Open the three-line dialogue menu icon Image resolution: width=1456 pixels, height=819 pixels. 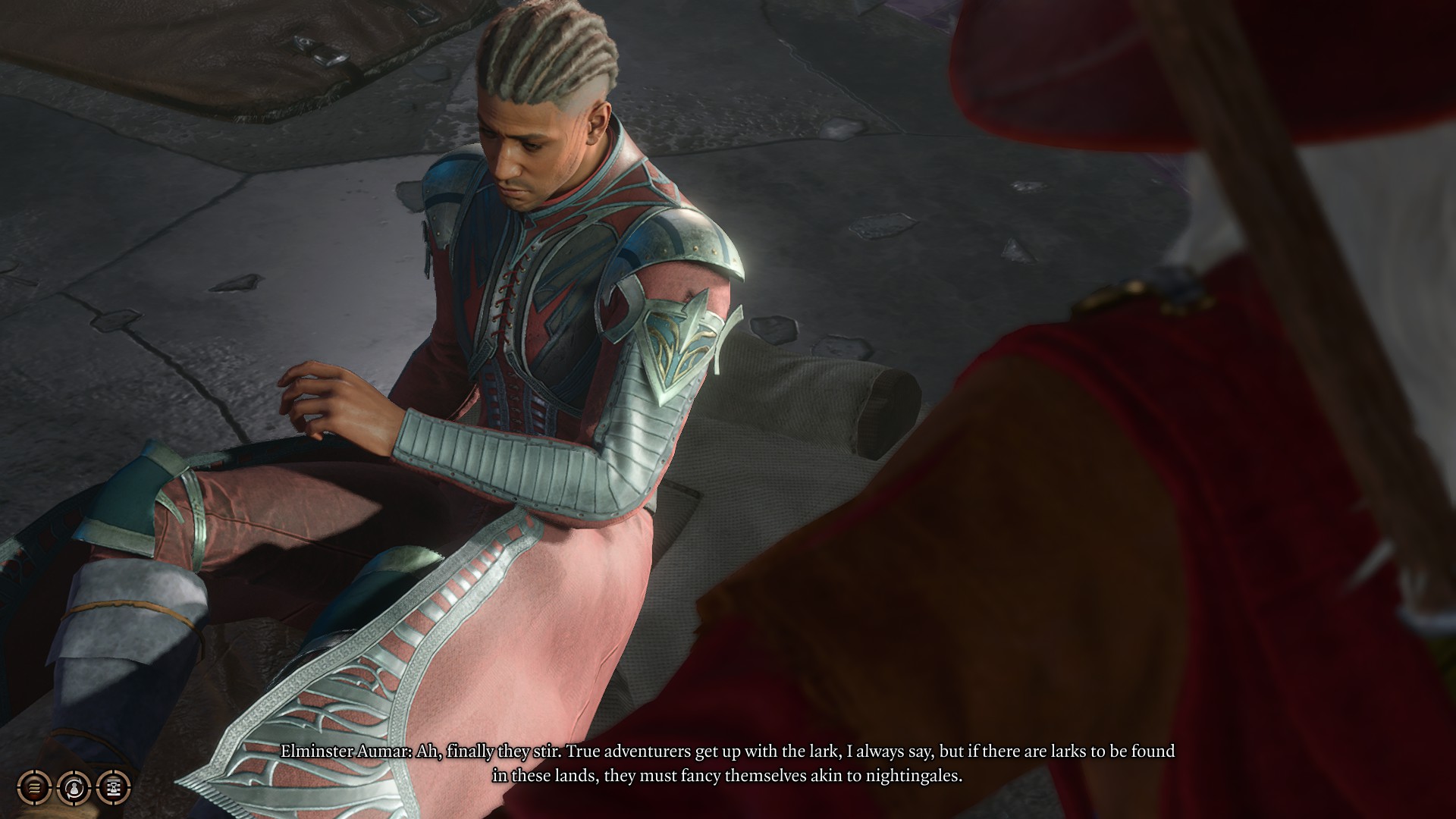click(34, 787)
